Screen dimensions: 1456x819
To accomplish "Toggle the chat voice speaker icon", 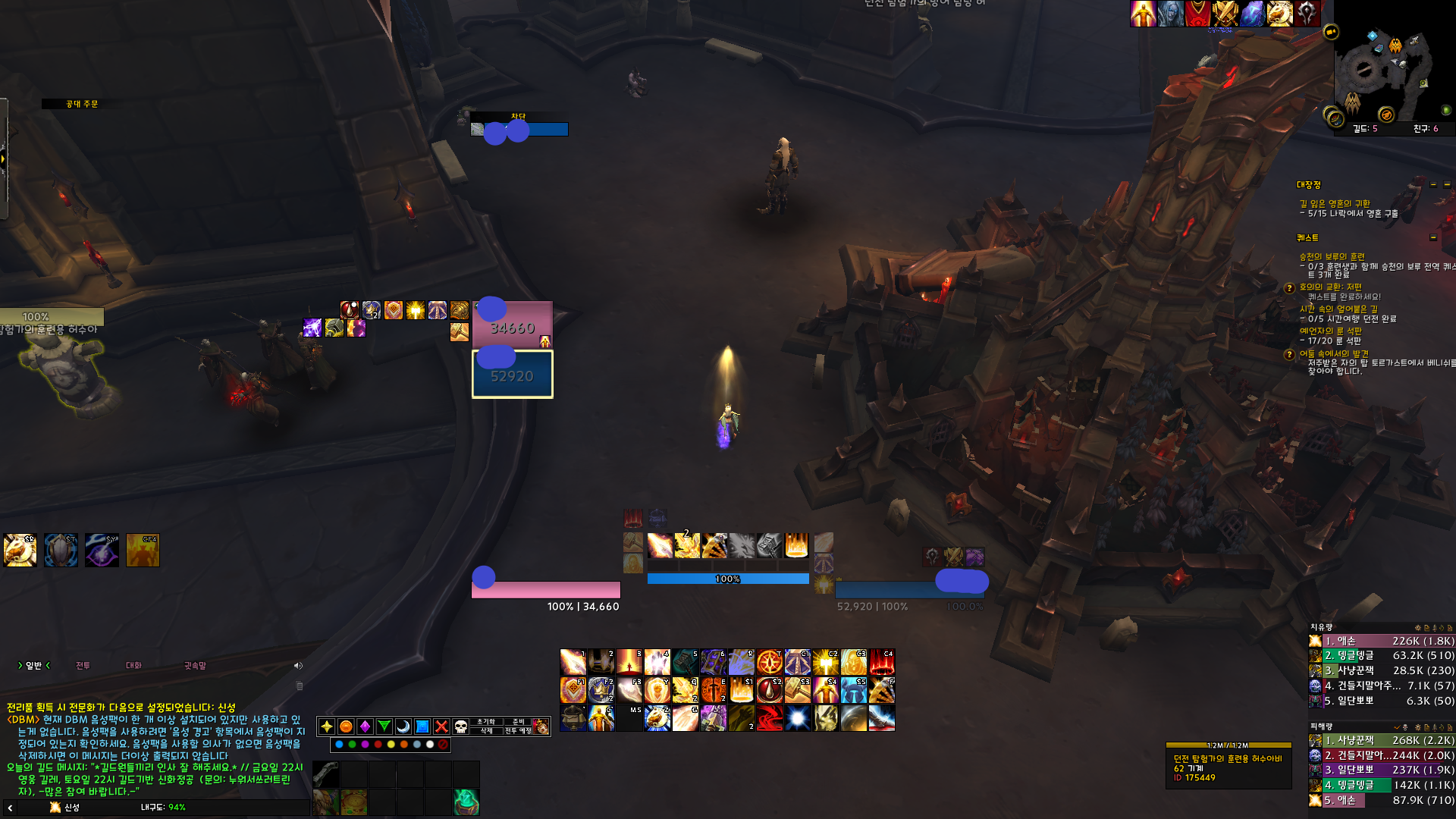I will [298, 666].
